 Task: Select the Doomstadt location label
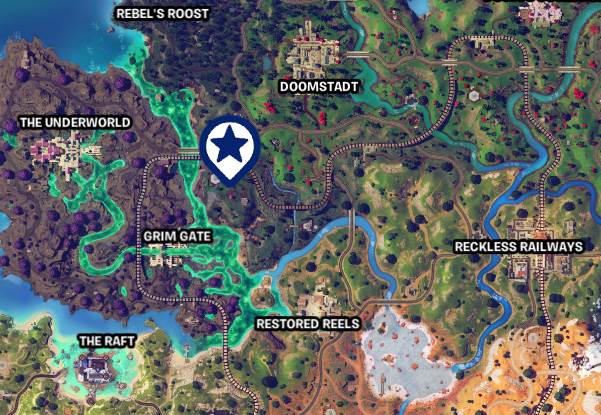(x=317, y=87)
